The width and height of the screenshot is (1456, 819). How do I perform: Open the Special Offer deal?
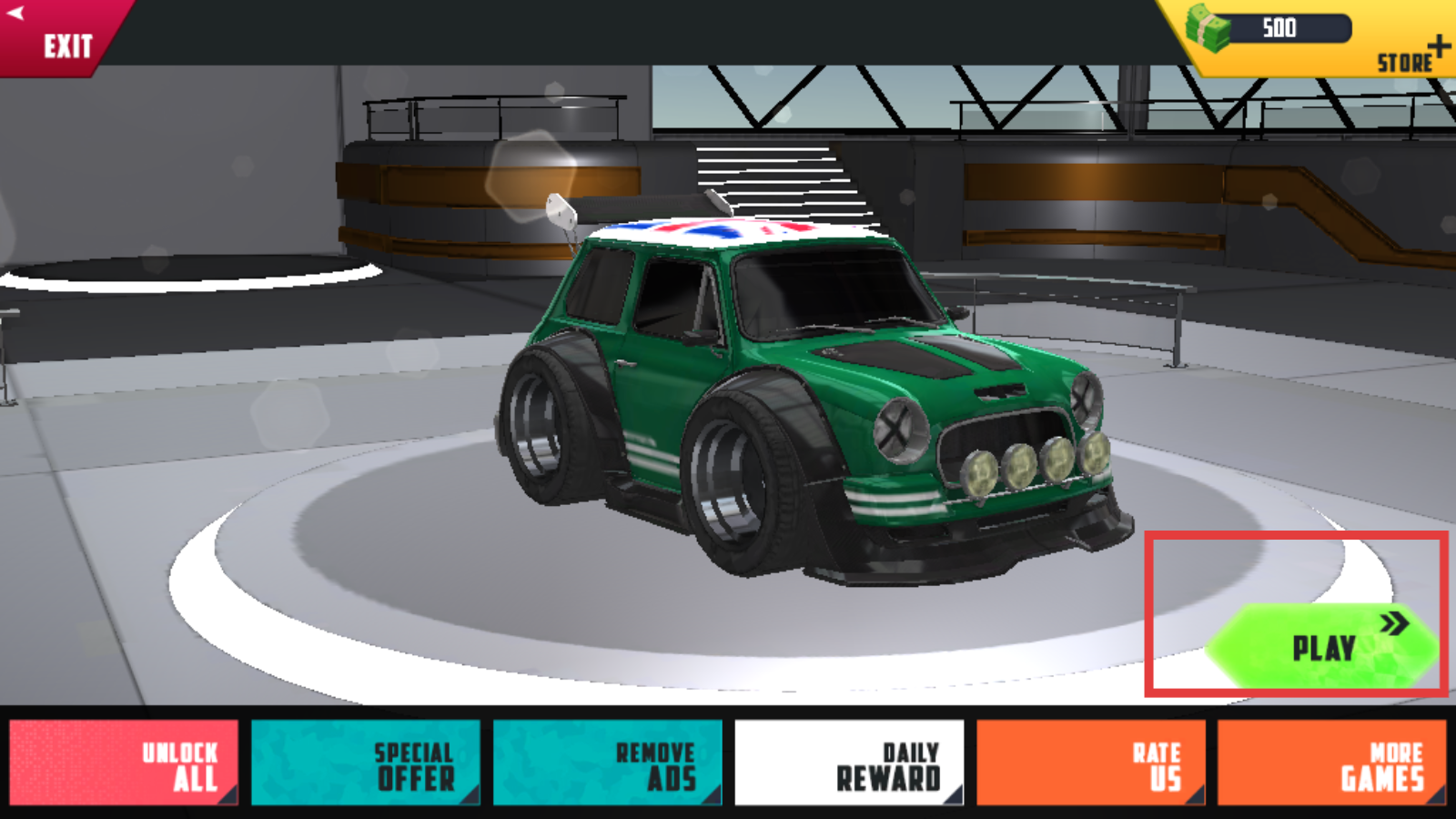(365, 763)
